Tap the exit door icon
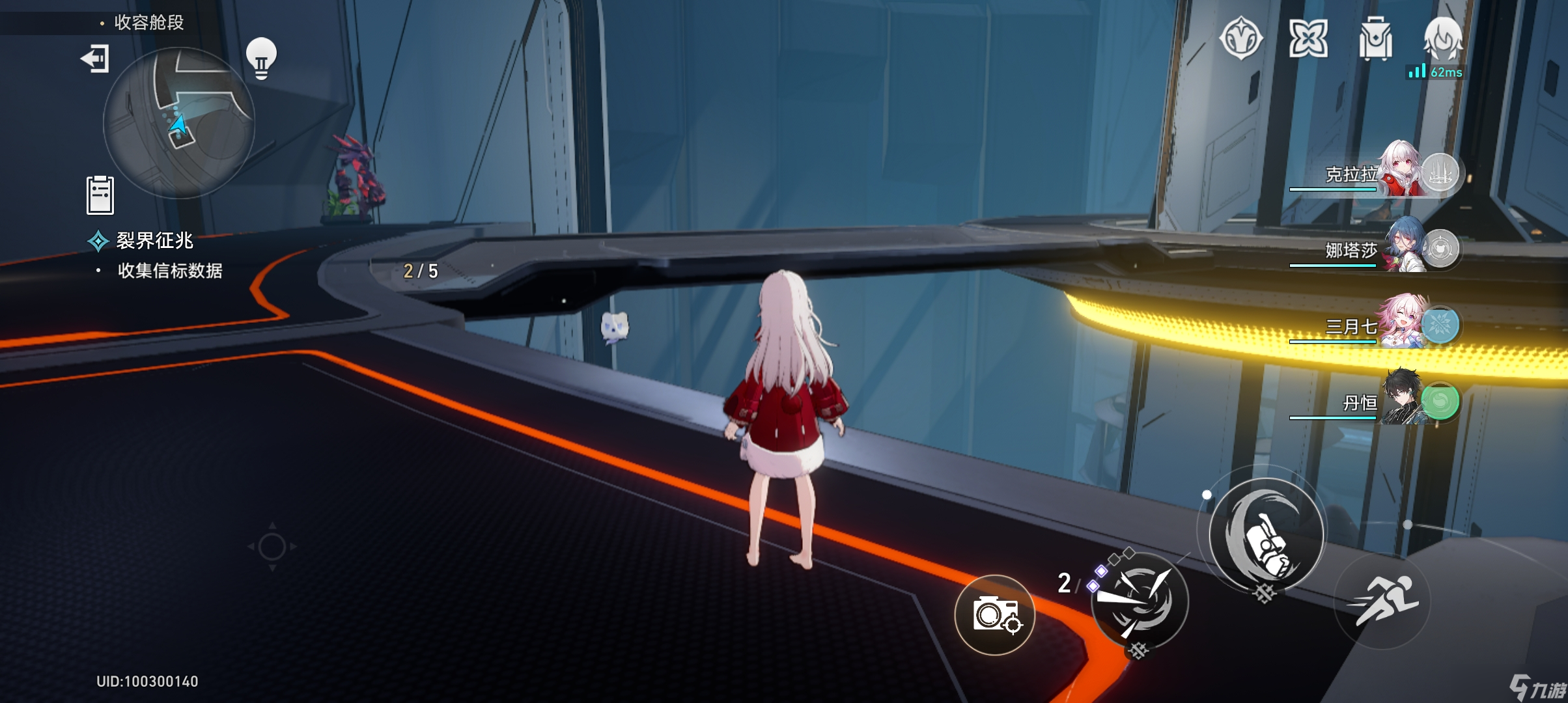Viewport: 1568px width, 703px height. point(95,59)
